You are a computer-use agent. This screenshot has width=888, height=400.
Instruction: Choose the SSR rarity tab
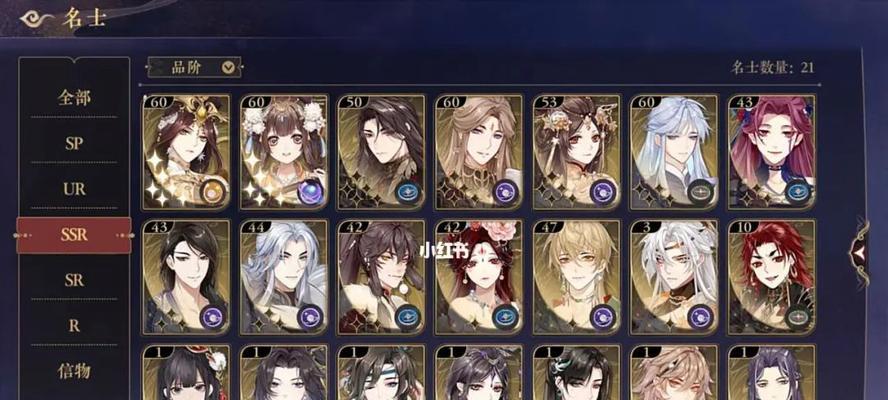[74, 235]
